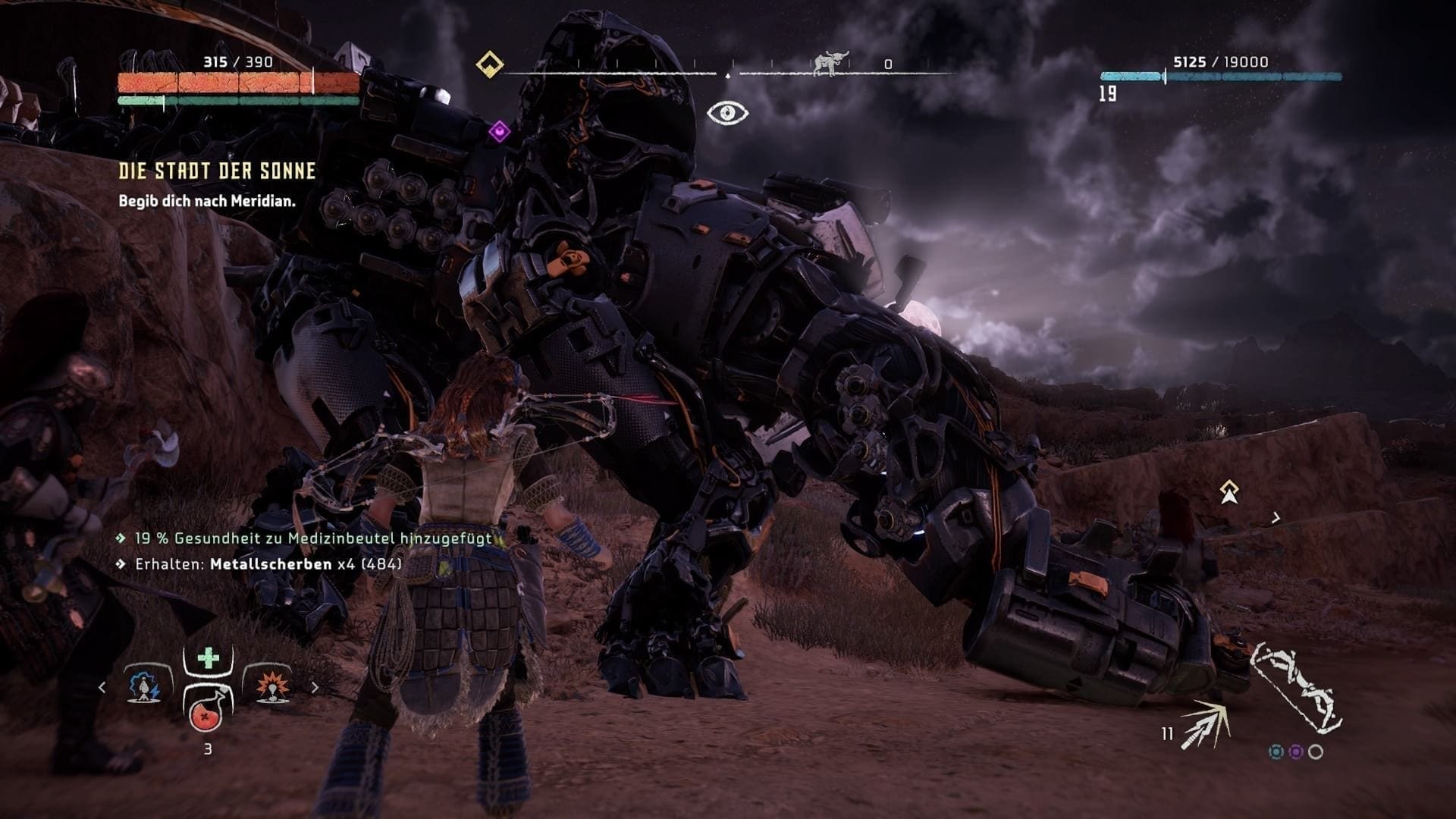Click the empty weapon modification slot
Image resolution: width=1456 pixels, height=819 pixels.
pos(1316,752)
